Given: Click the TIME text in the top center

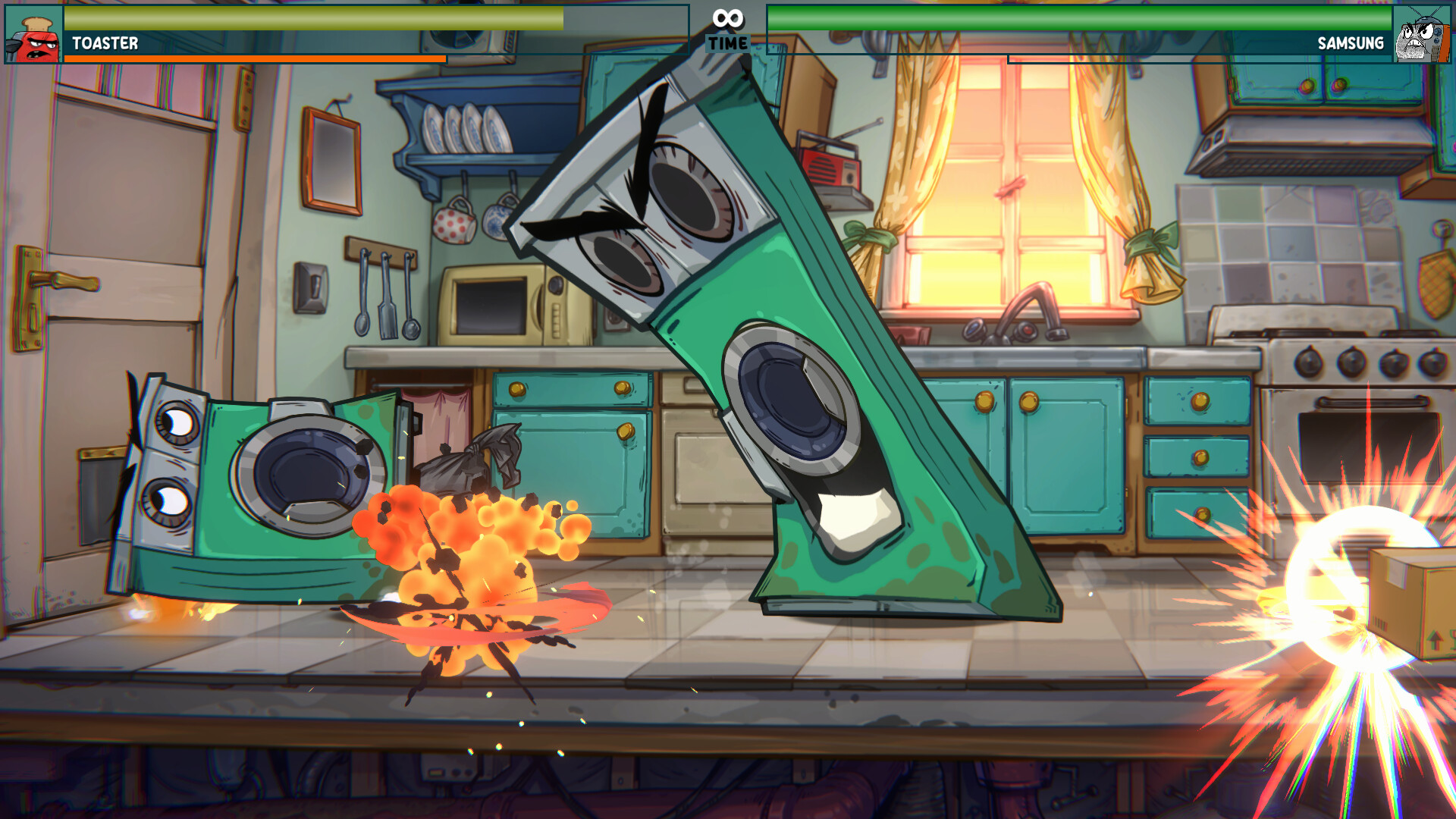Looking at the screenshot, I should [x=727, y=42].
